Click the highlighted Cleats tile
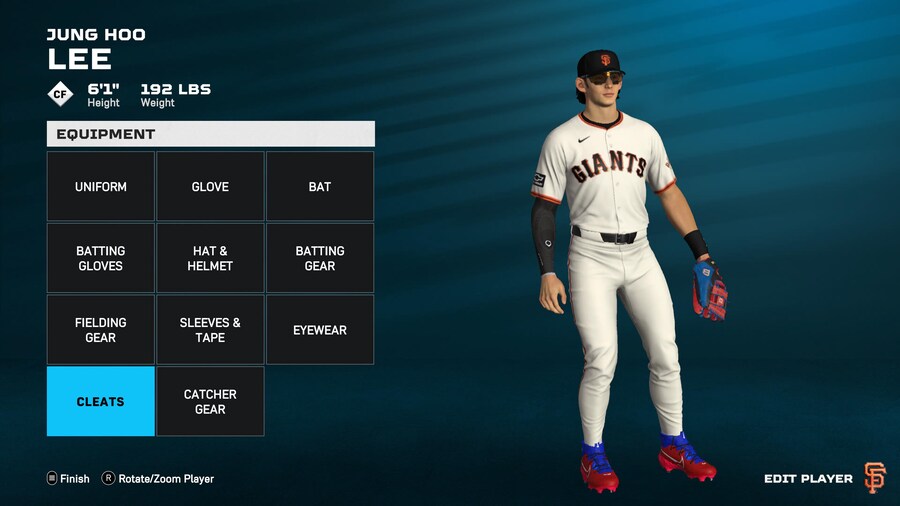The image size is (900, 506). click(x=101, y=401)
